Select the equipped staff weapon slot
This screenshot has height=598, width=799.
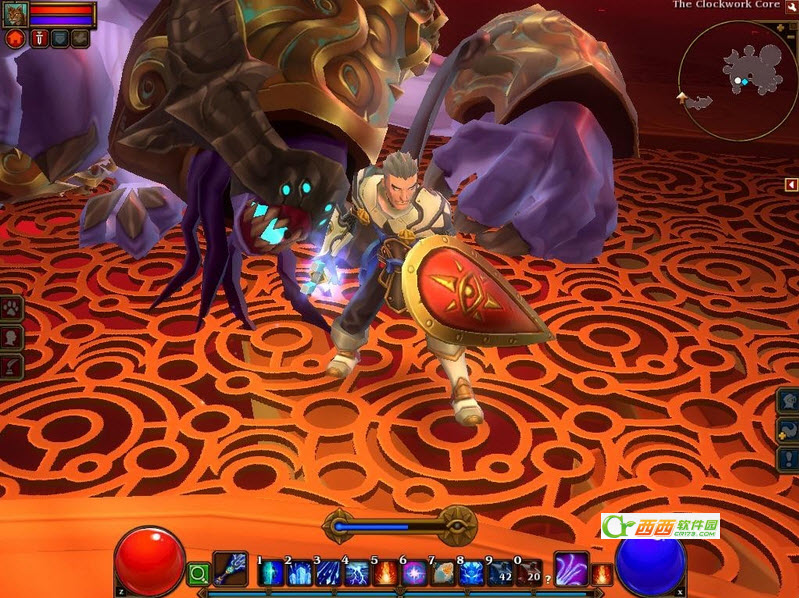pos(230,568)
